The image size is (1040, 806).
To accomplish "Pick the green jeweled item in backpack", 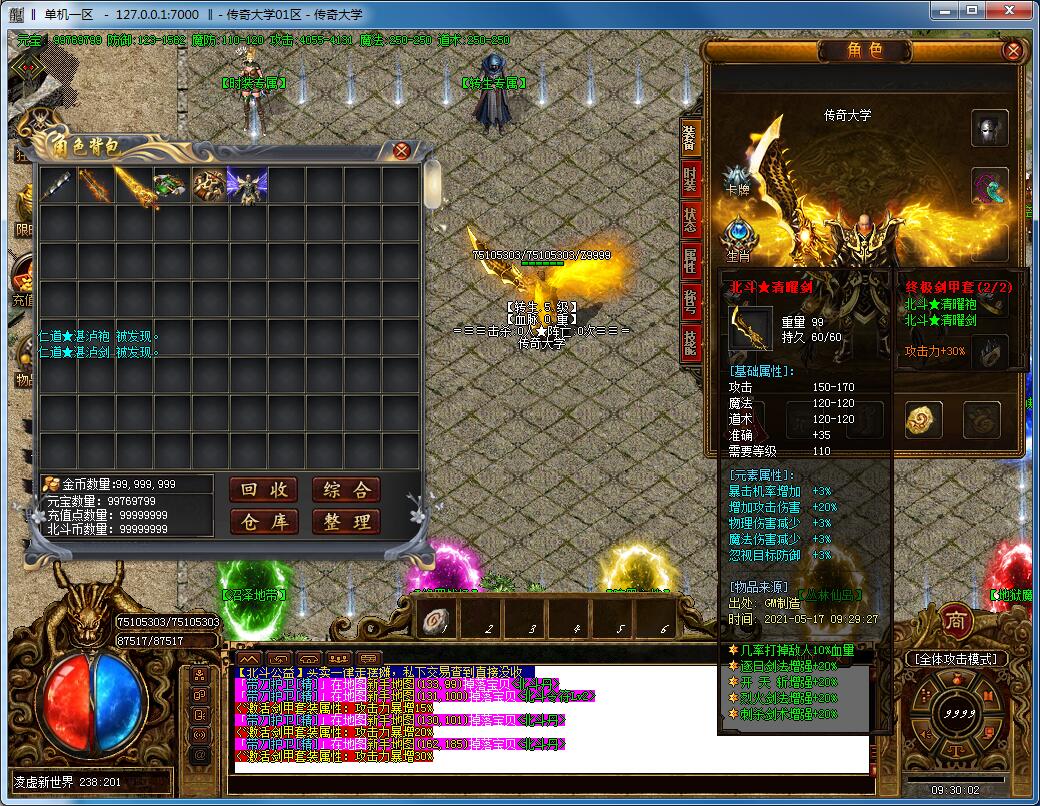I will click(171, 186).
